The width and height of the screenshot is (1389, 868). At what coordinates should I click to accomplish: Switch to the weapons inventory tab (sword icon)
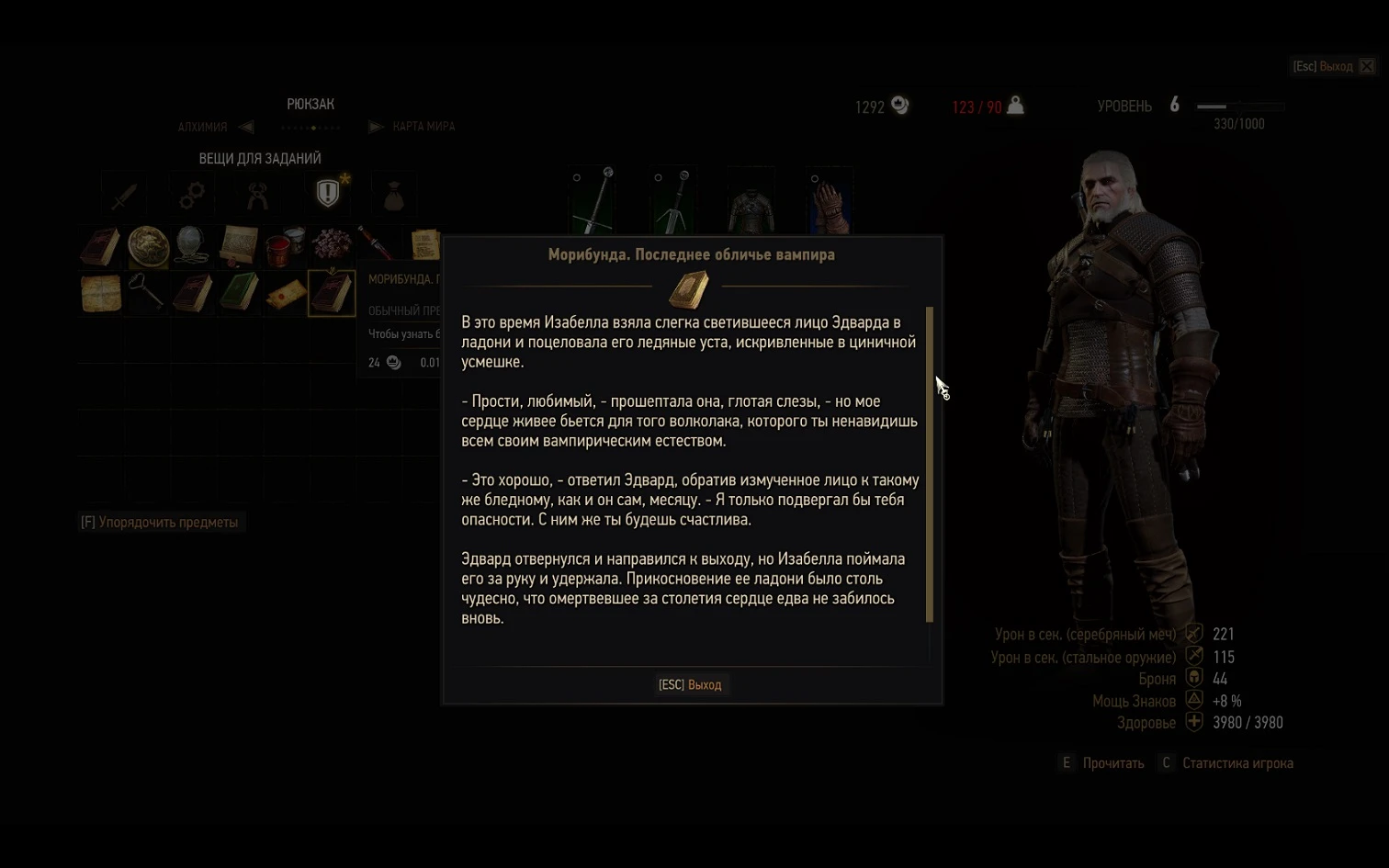pos(124,195)
